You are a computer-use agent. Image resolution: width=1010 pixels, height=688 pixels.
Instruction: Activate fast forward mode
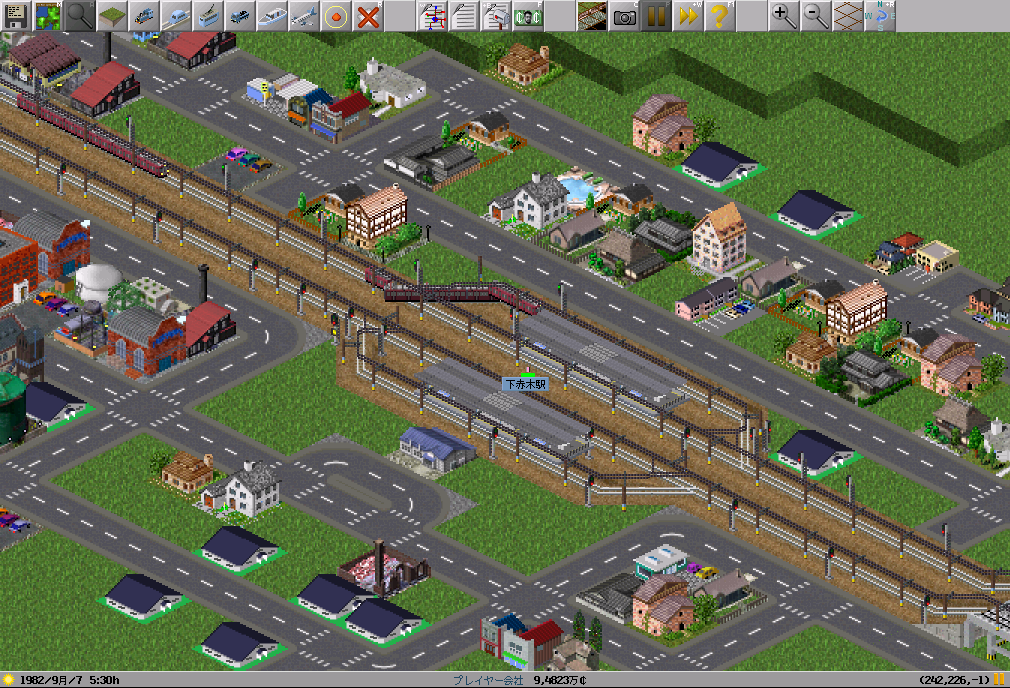pos(688,15)
